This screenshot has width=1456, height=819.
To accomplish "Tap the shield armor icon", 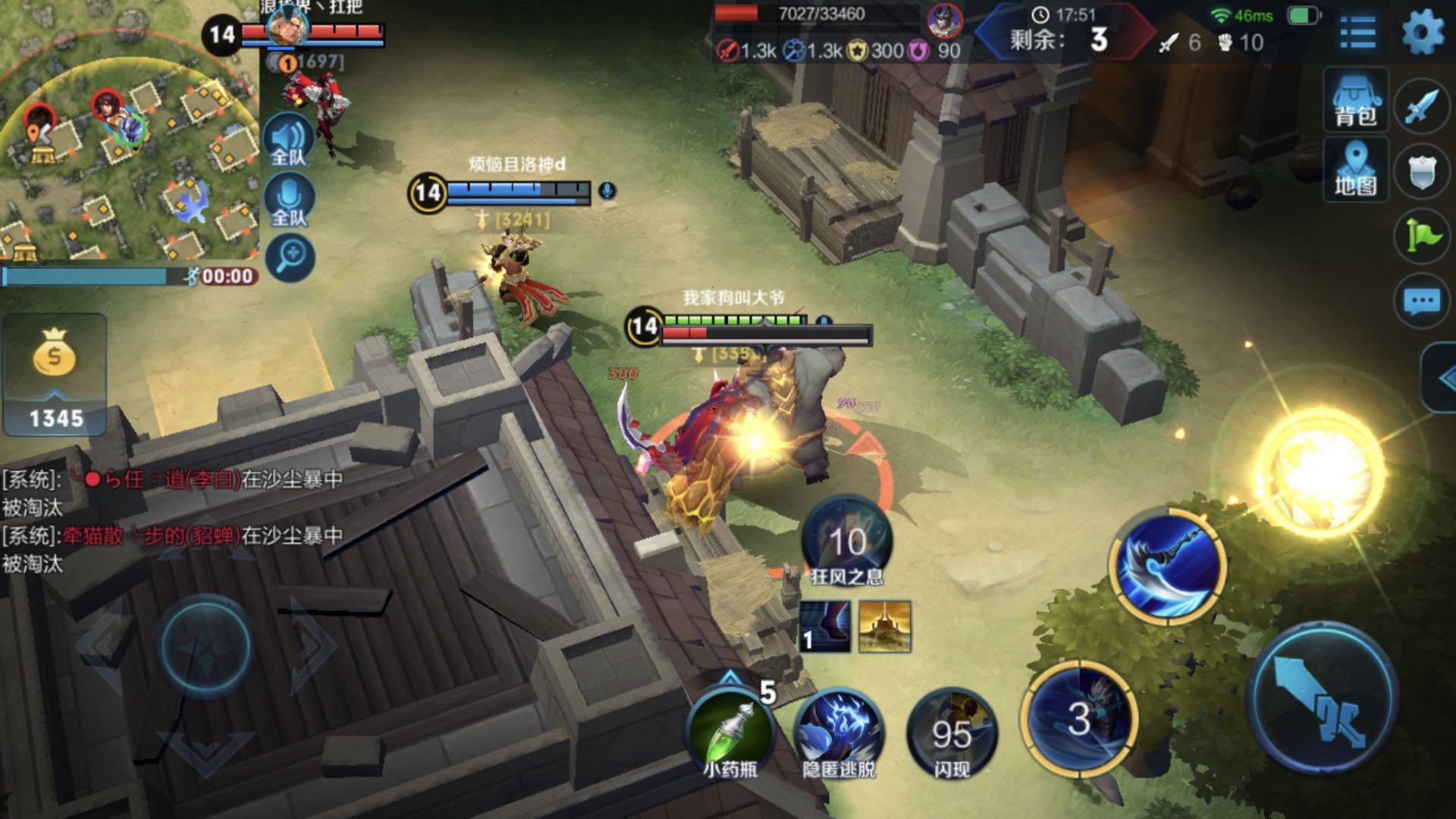I will pyautogui.click(x=1421, y=174).
